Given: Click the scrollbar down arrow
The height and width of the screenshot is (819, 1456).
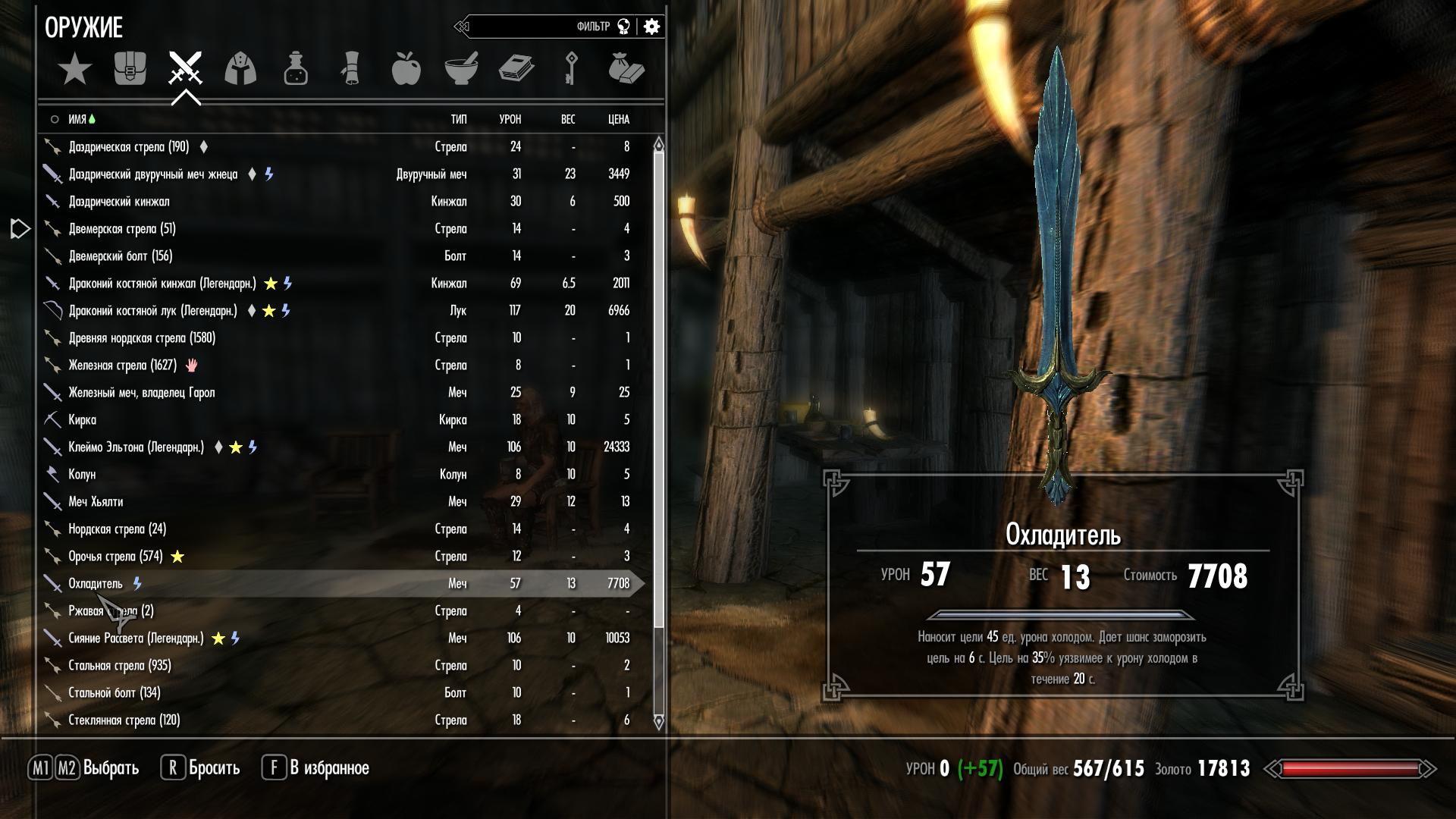Looking at the screenshot, I should click(x=658, y=722).
